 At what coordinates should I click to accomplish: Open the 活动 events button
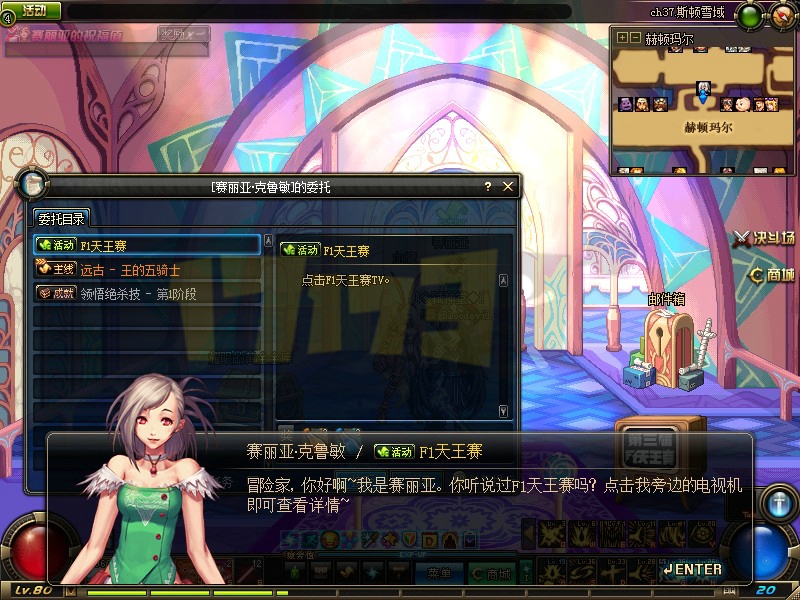33,10
